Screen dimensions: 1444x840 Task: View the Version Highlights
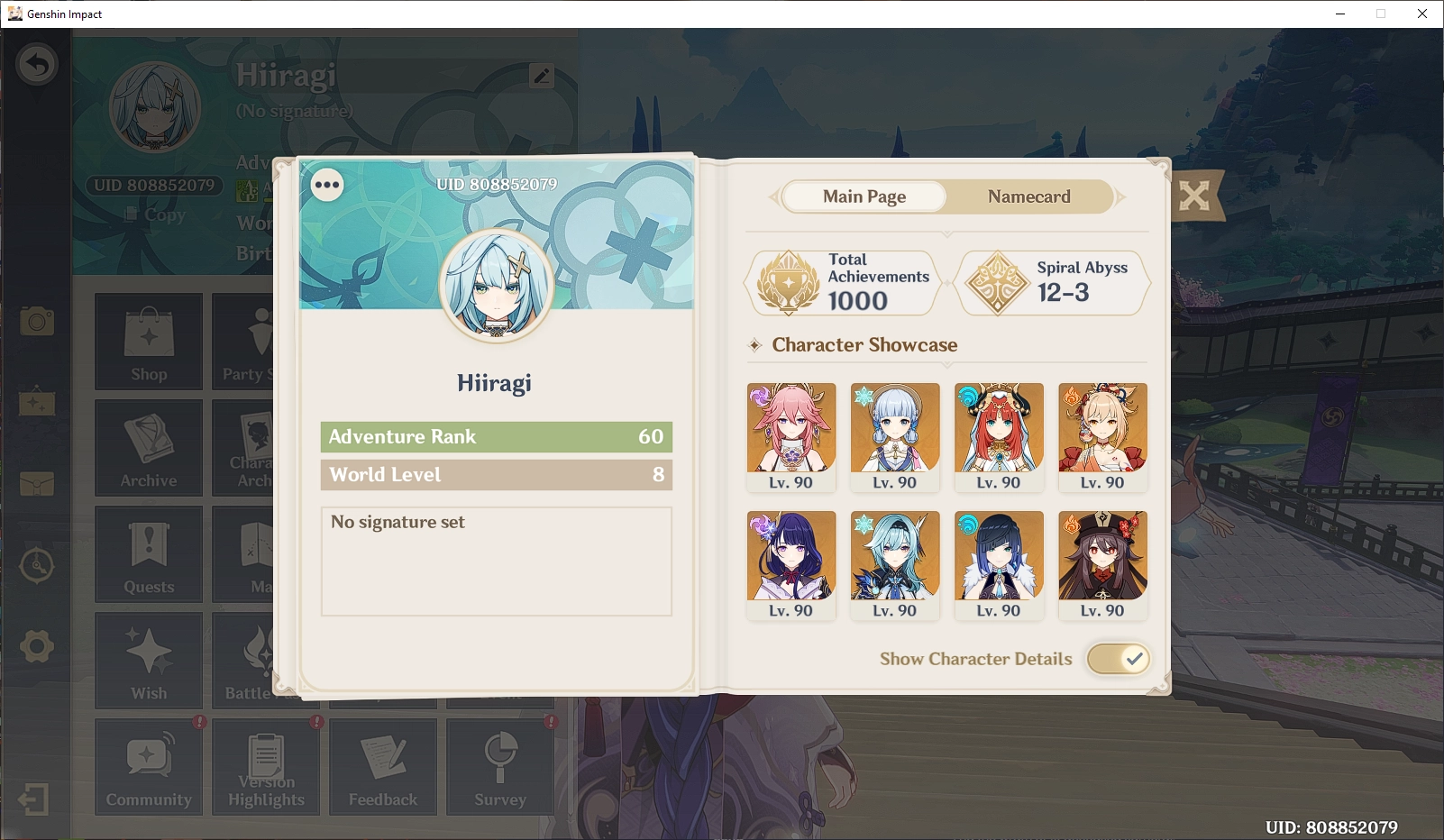coord(266,766)
